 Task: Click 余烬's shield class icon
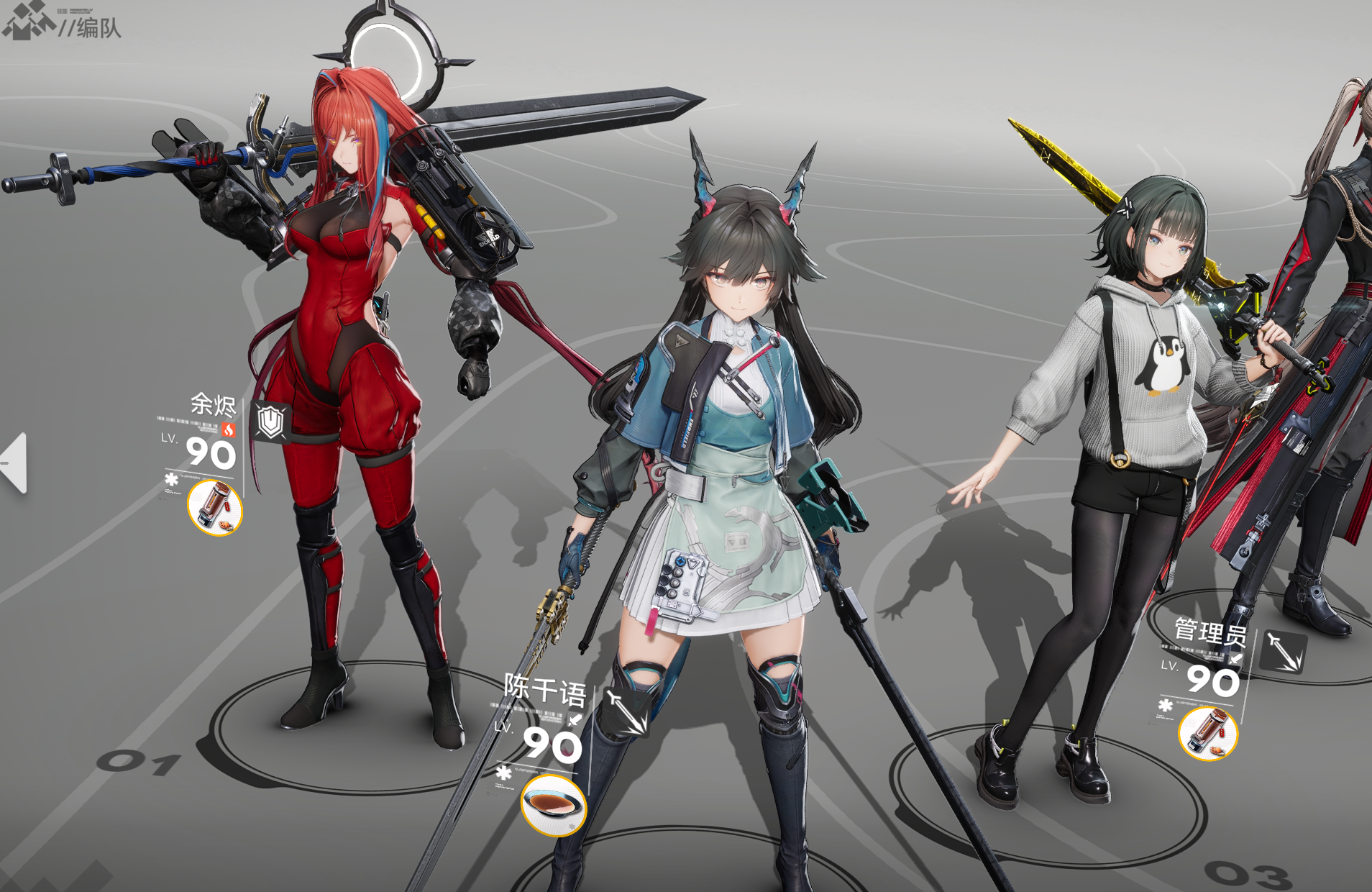(x=270, y=422)
